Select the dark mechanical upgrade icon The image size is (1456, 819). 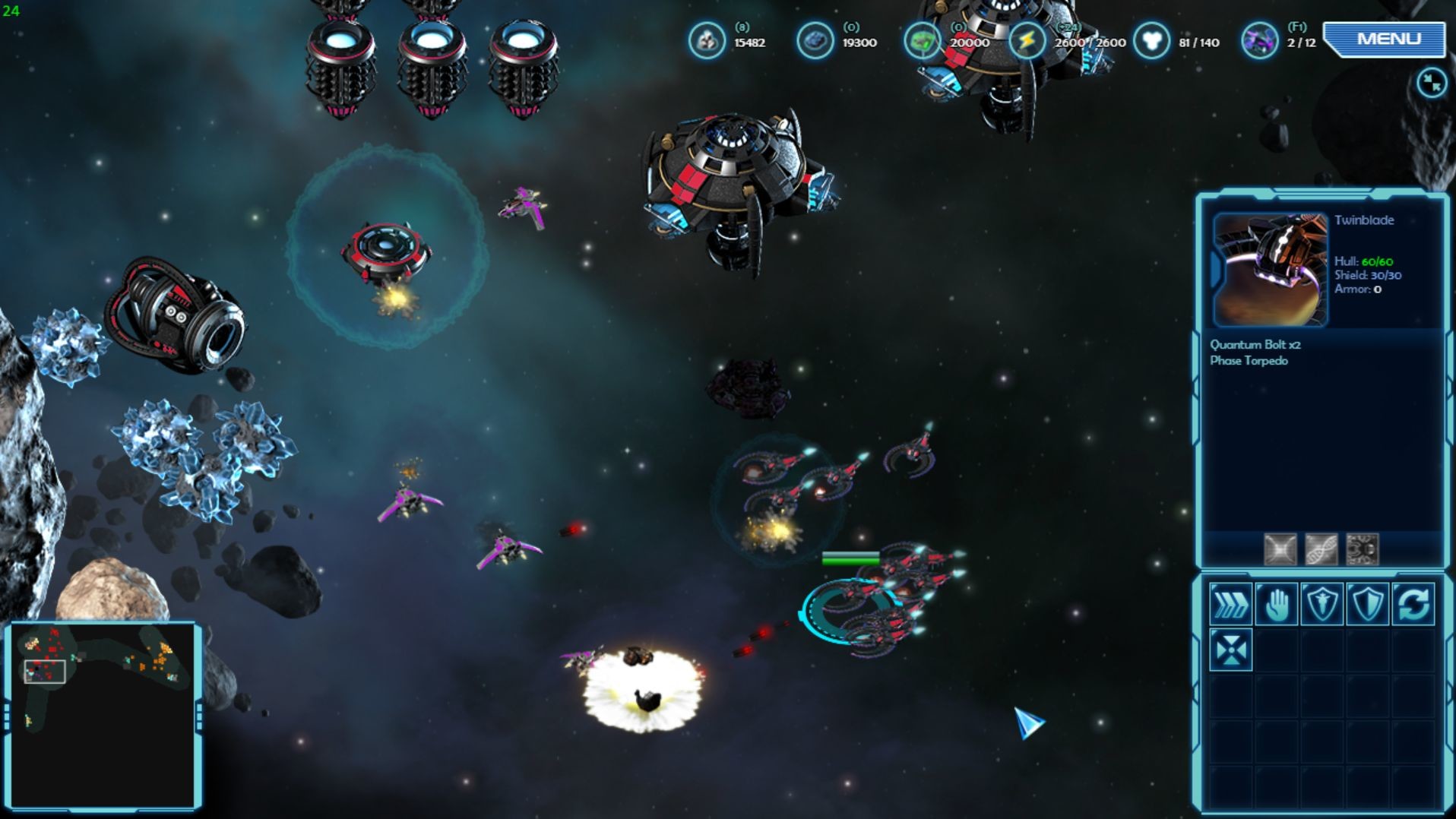[1362, 549]
